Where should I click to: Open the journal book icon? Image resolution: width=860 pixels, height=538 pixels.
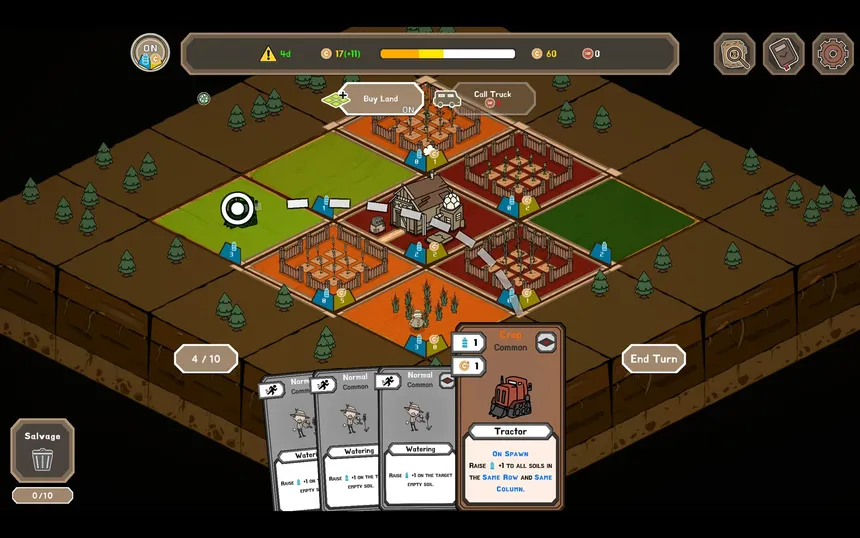click(783, 54)
